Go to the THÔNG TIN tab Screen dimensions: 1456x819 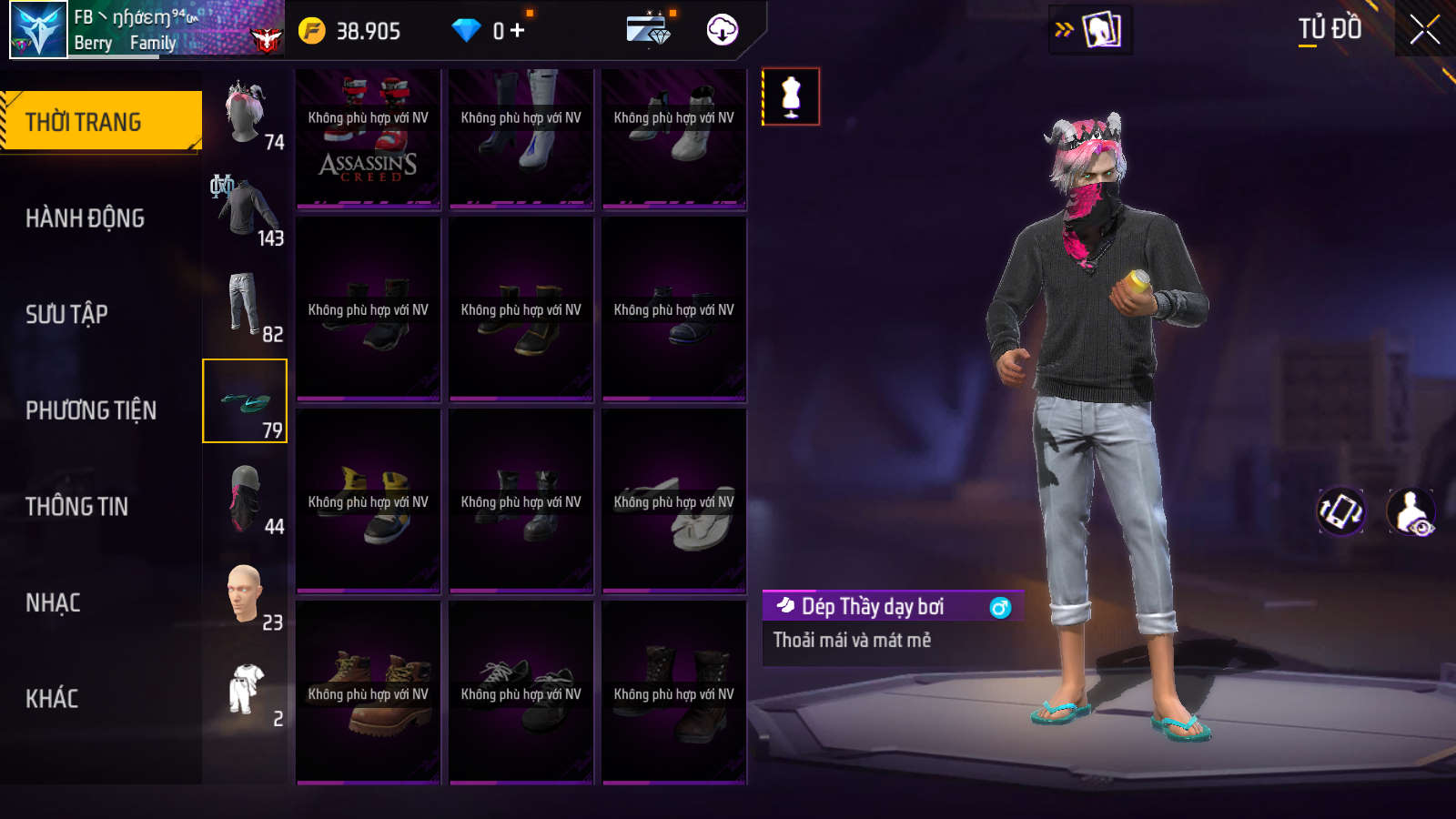tap(76, 507)
